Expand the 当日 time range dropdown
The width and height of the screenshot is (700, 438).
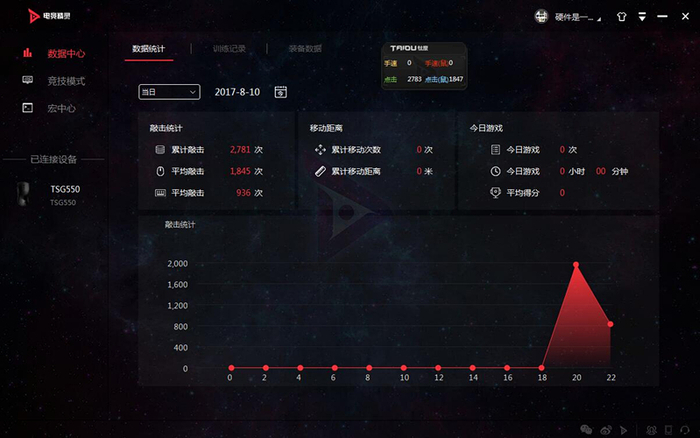[x=169, y=92]
